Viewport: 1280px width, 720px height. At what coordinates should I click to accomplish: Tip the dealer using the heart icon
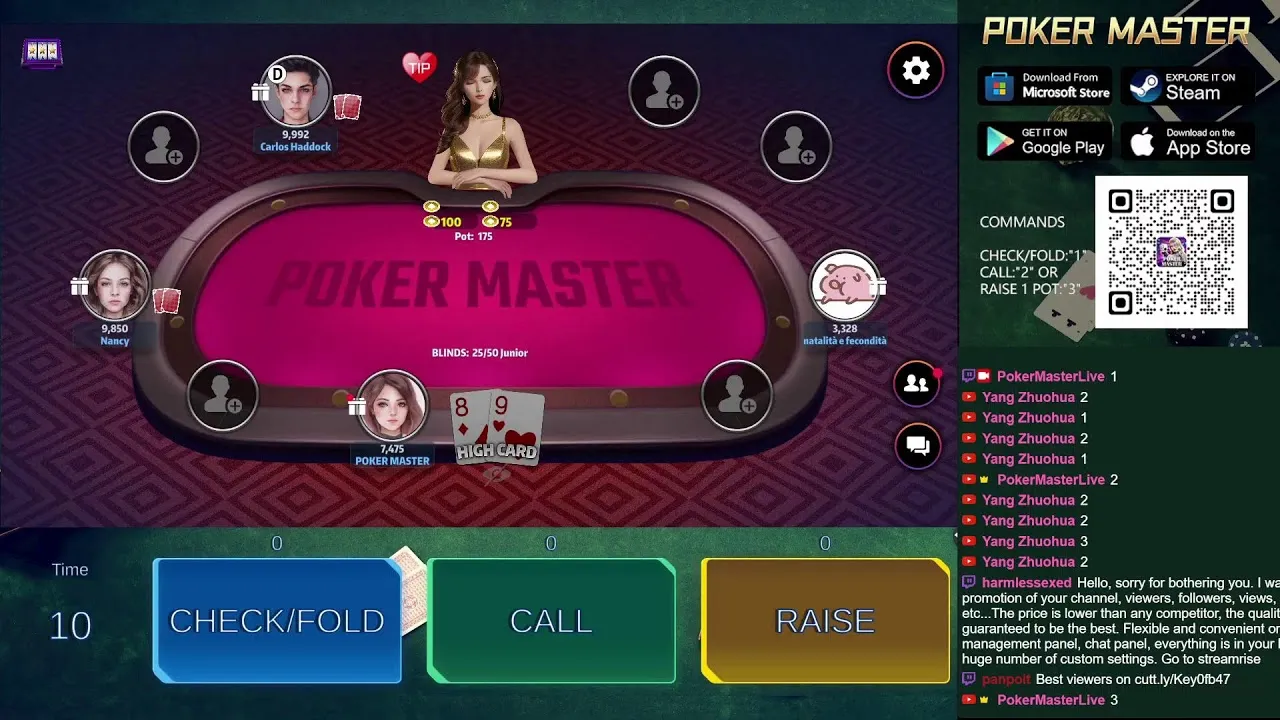(419, 64)
